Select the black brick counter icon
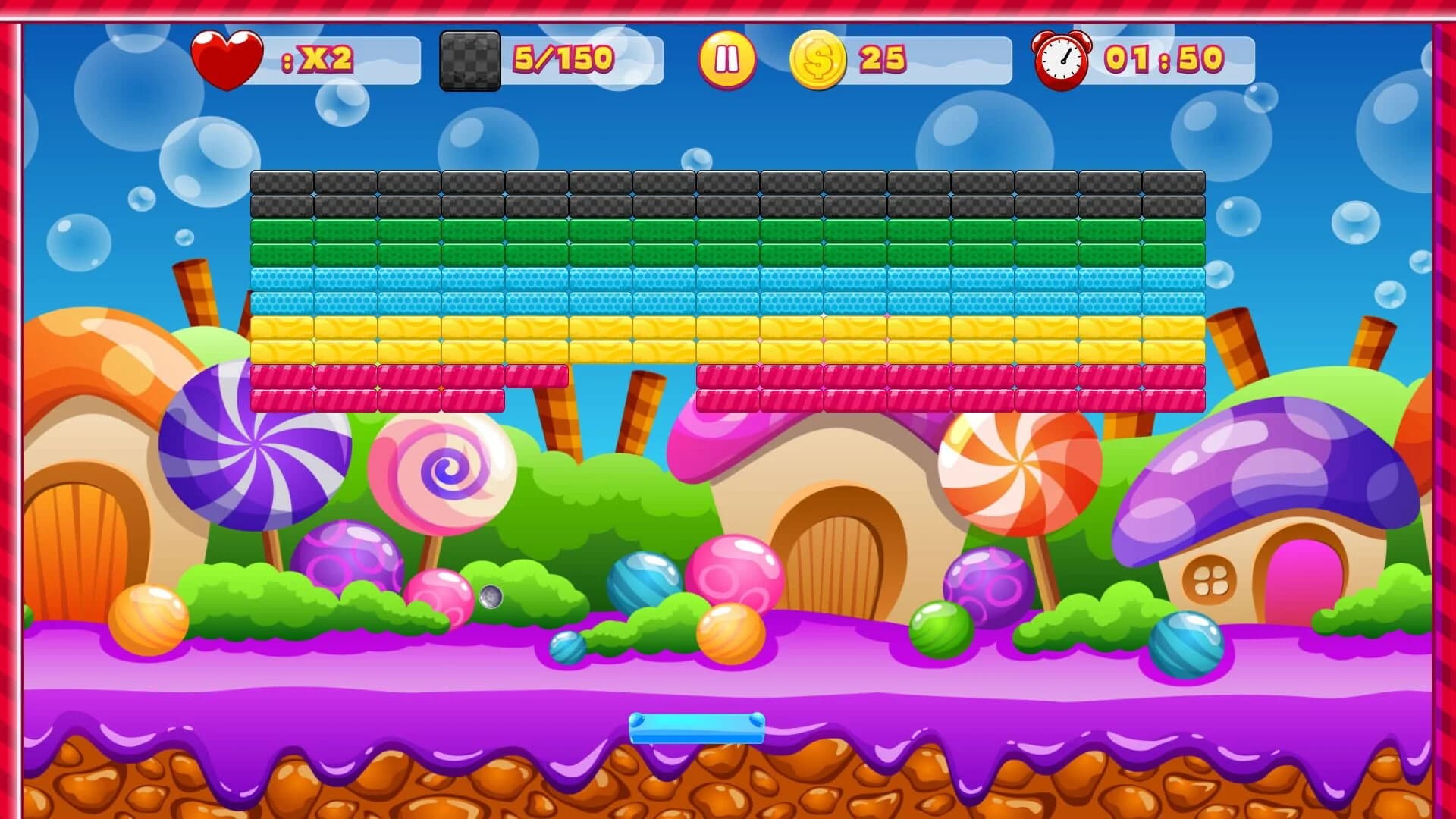 (x=469, y=58)
